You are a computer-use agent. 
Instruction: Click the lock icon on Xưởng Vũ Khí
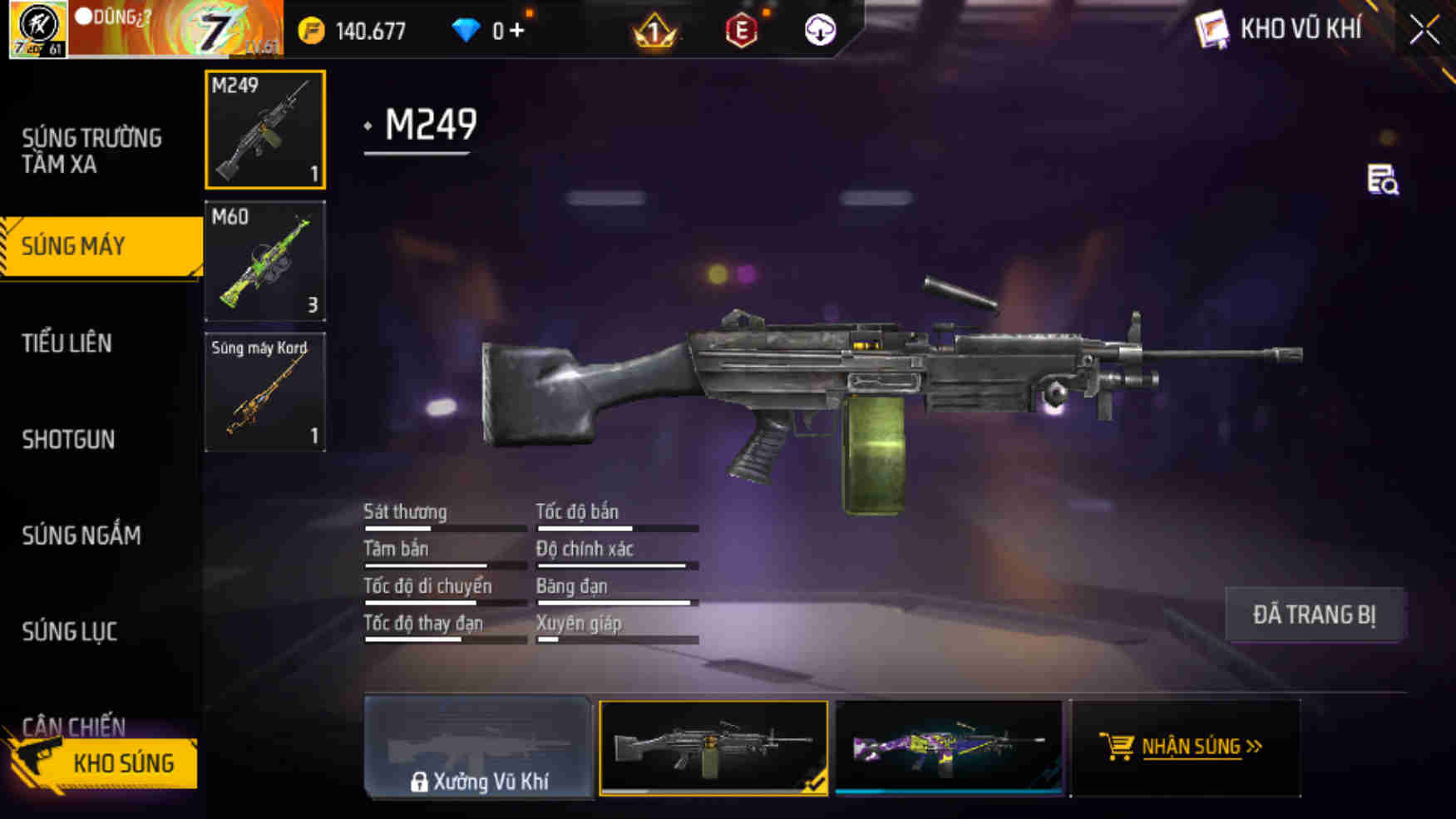point(419,782)
